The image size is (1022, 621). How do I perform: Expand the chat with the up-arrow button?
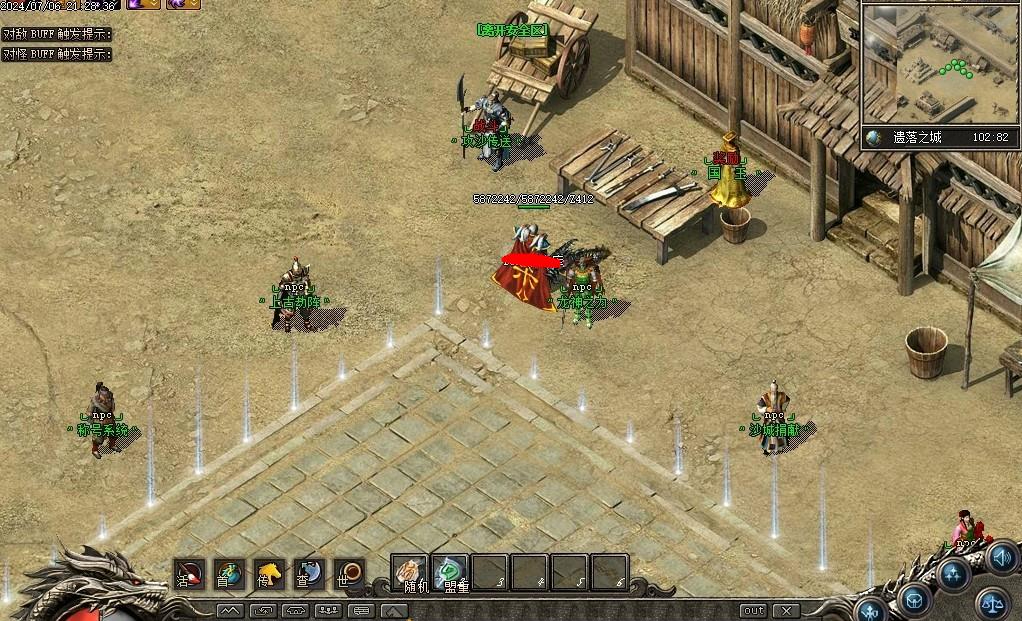pos(394,610)
